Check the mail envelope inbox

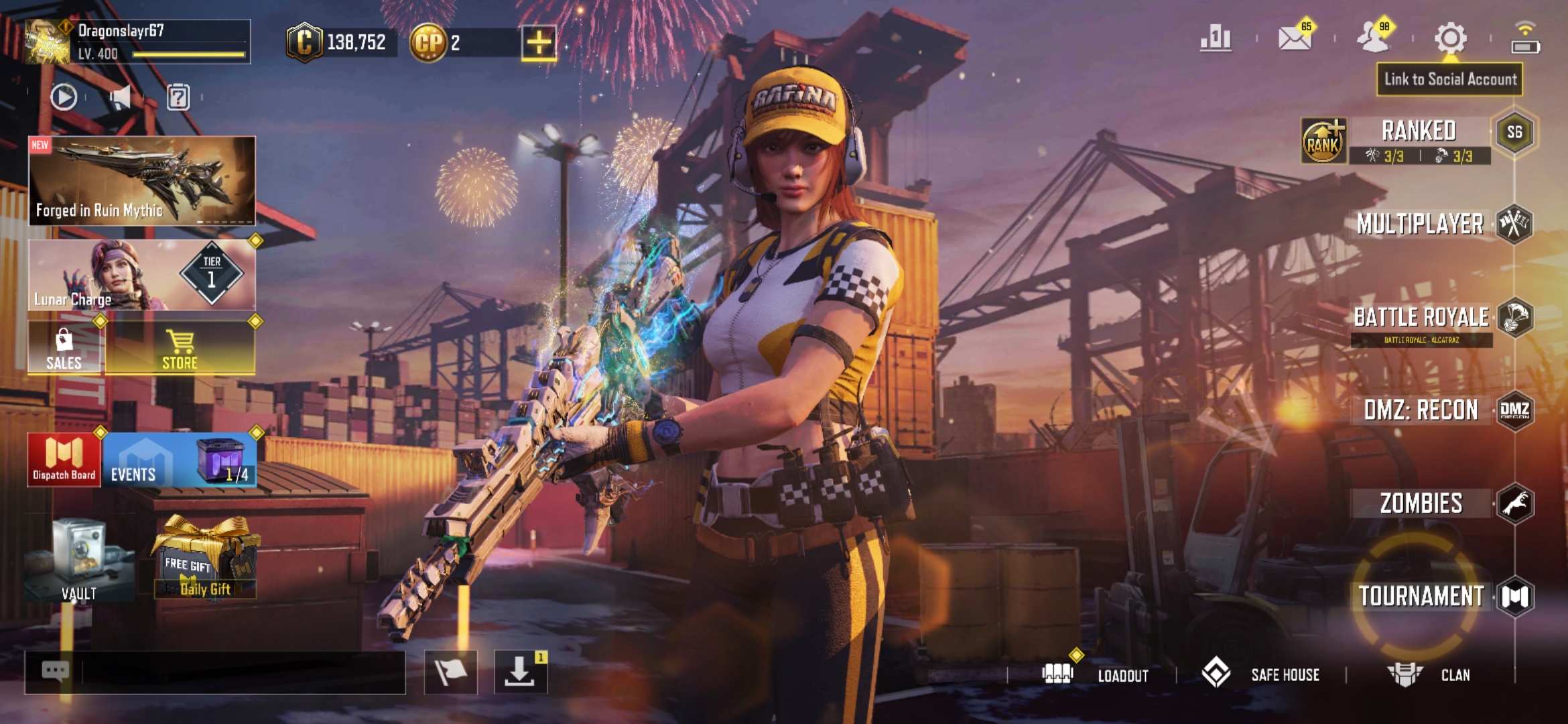(1295, 38)
